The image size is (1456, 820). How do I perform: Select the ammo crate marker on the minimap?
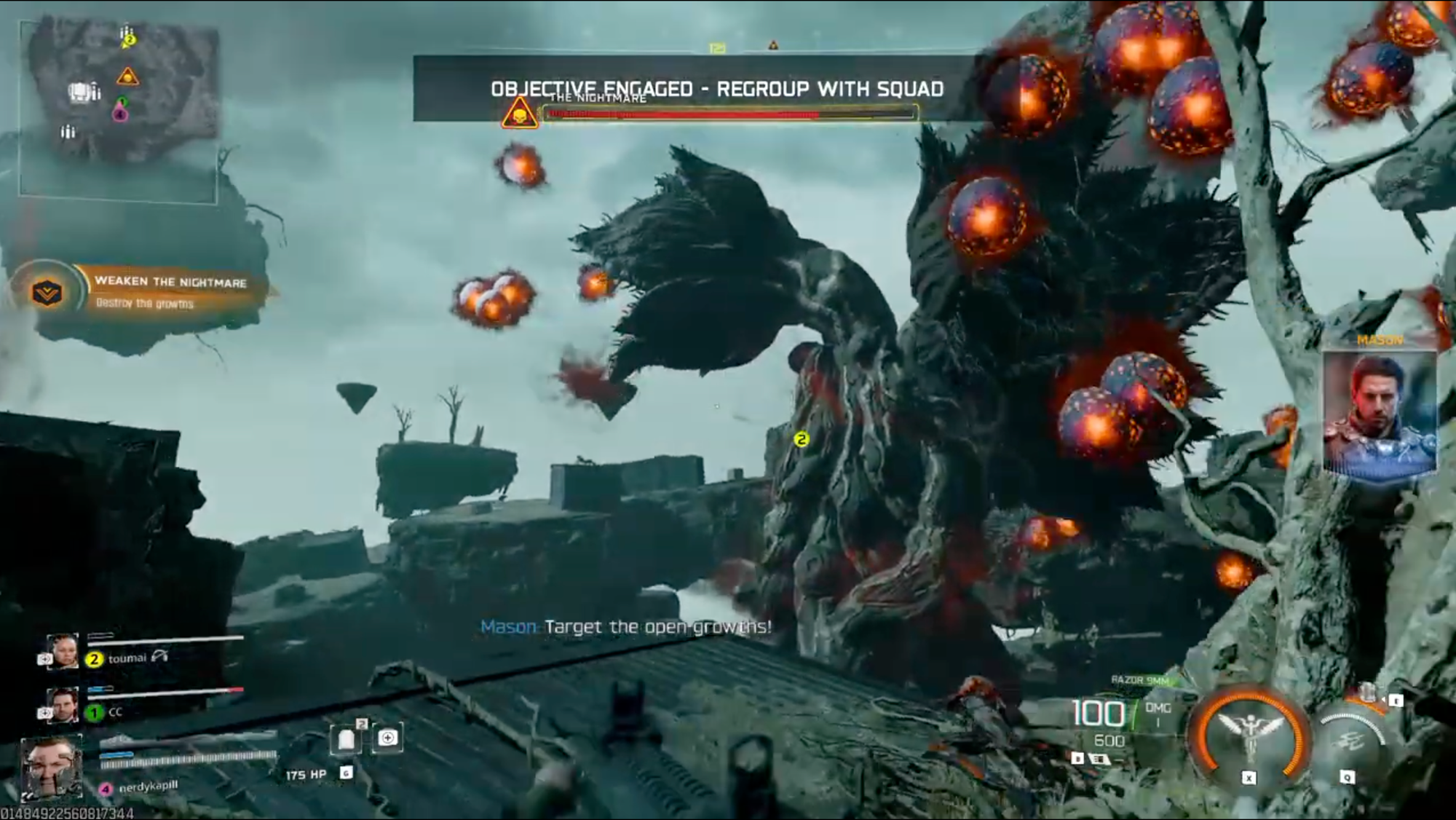coord(82,92)
